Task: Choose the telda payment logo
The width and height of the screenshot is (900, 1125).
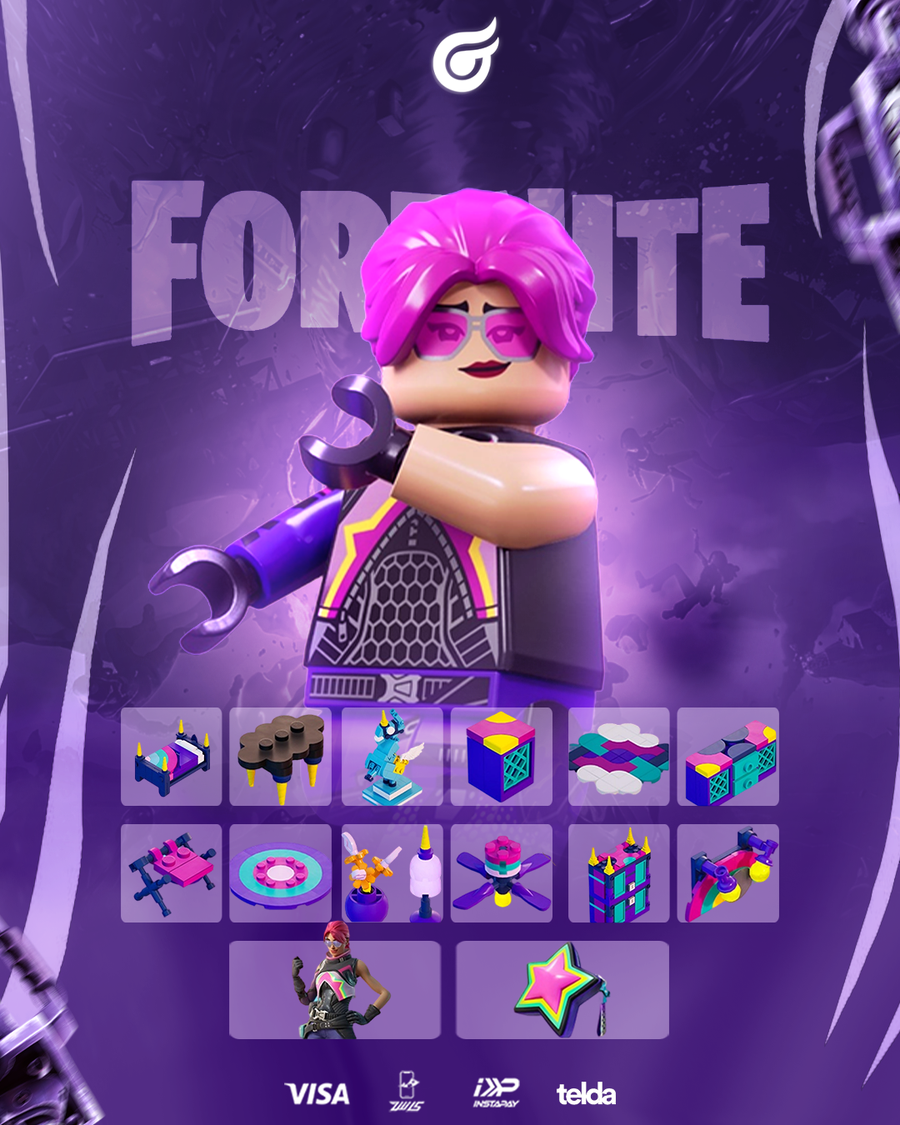Action: 586,1093
